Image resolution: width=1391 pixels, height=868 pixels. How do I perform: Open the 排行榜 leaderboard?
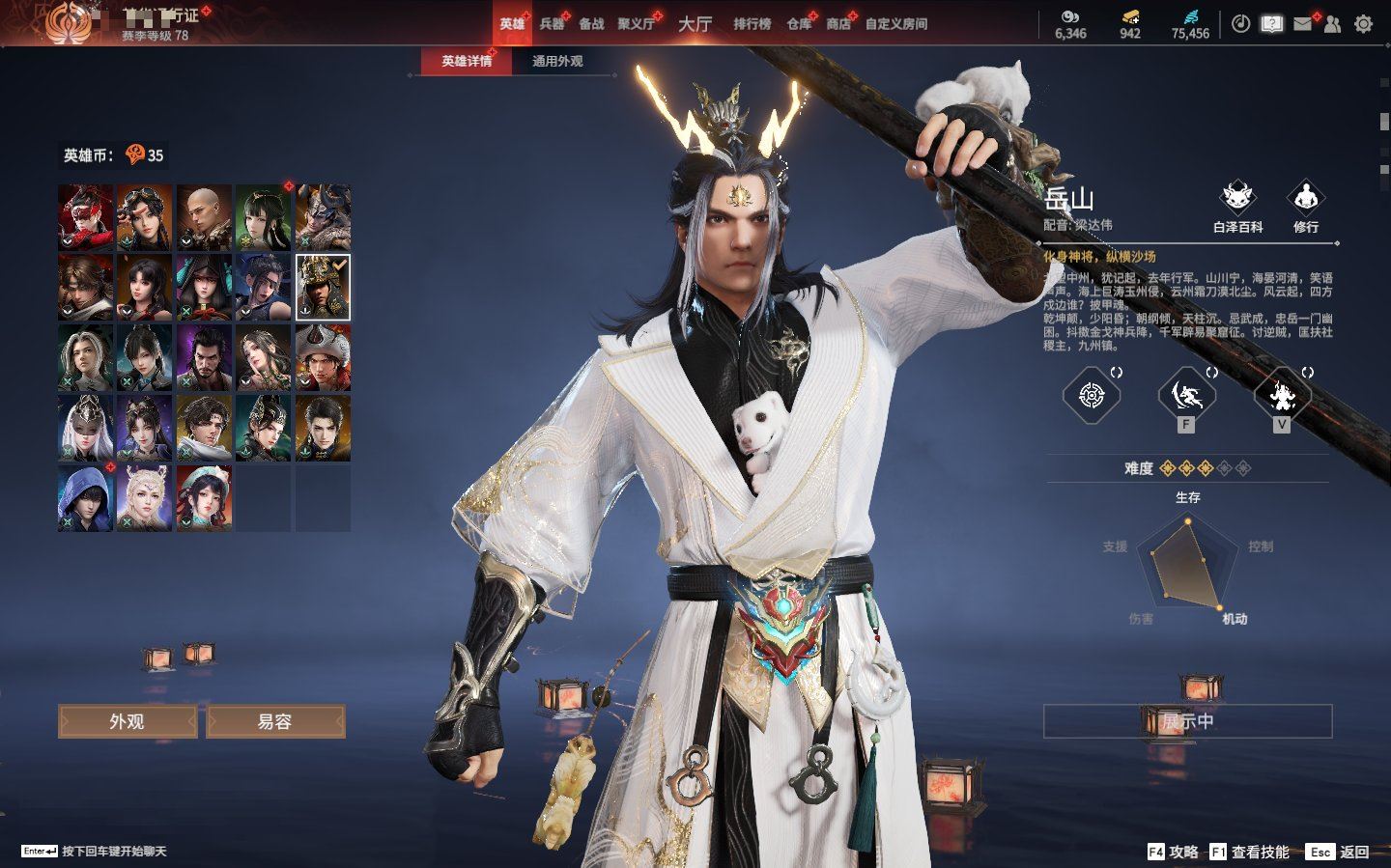(752, 23)
